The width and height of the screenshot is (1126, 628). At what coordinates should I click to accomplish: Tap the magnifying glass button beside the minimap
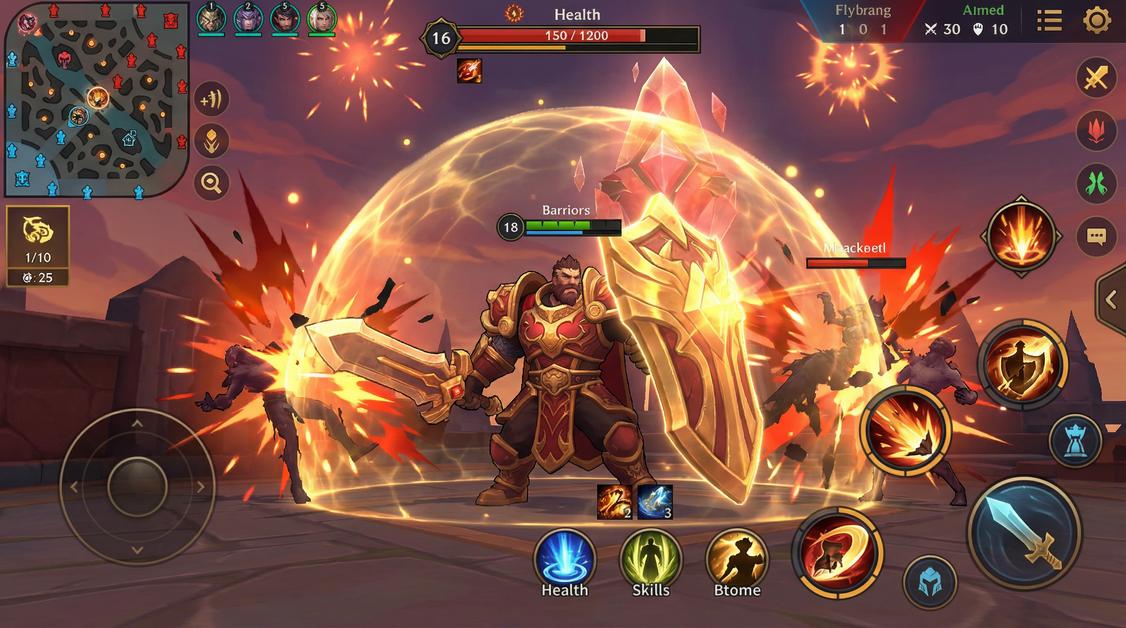[211, 183]
